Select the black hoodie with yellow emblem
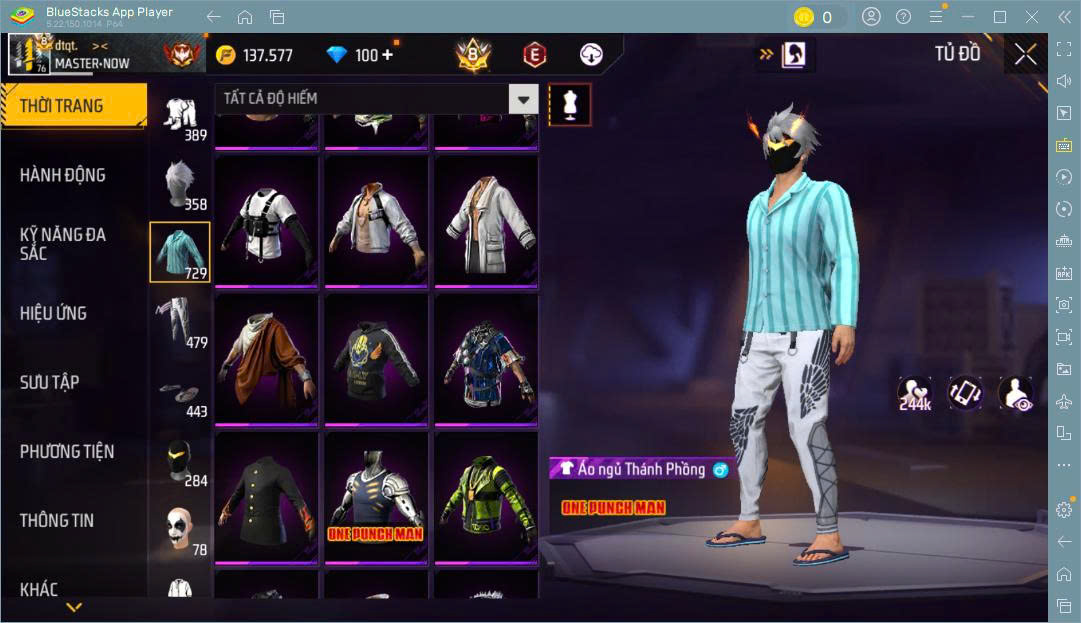This screenshot has height=623, width=1081. 376,358
